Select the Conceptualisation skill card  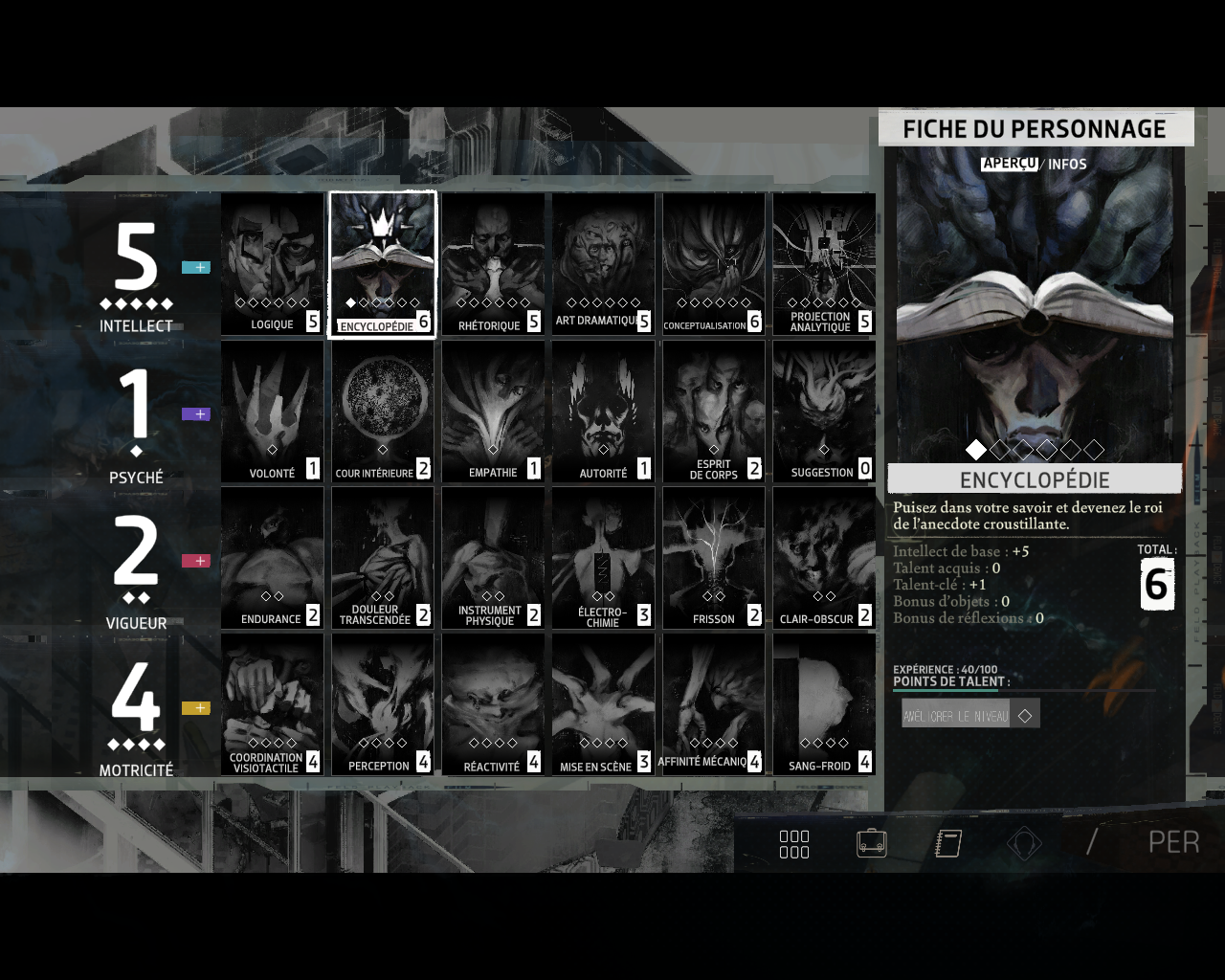point(714,264)
